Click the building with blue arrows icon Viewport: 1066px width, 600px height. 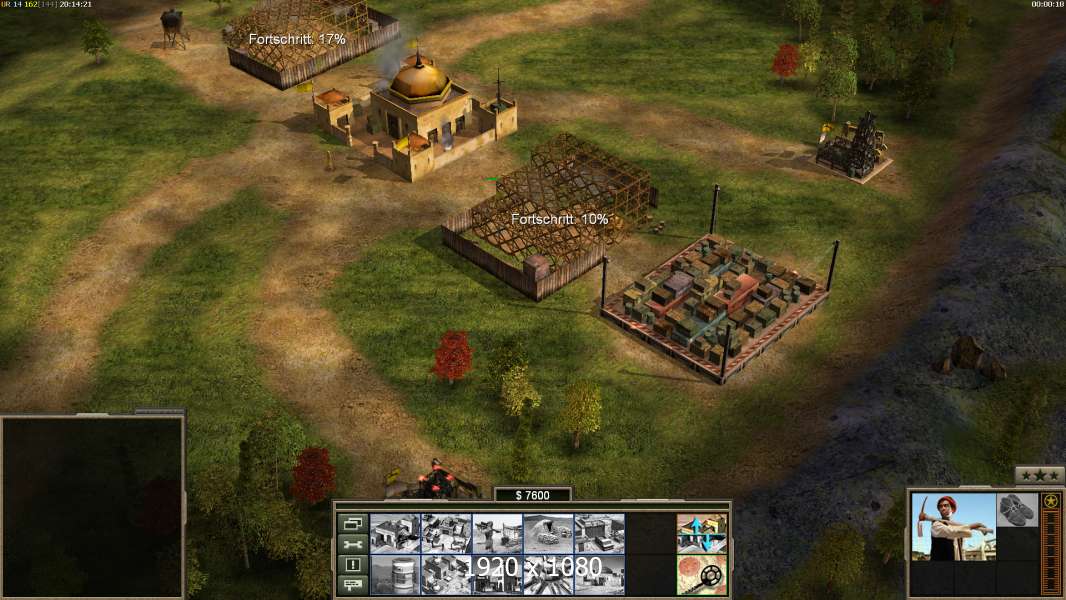701,533
